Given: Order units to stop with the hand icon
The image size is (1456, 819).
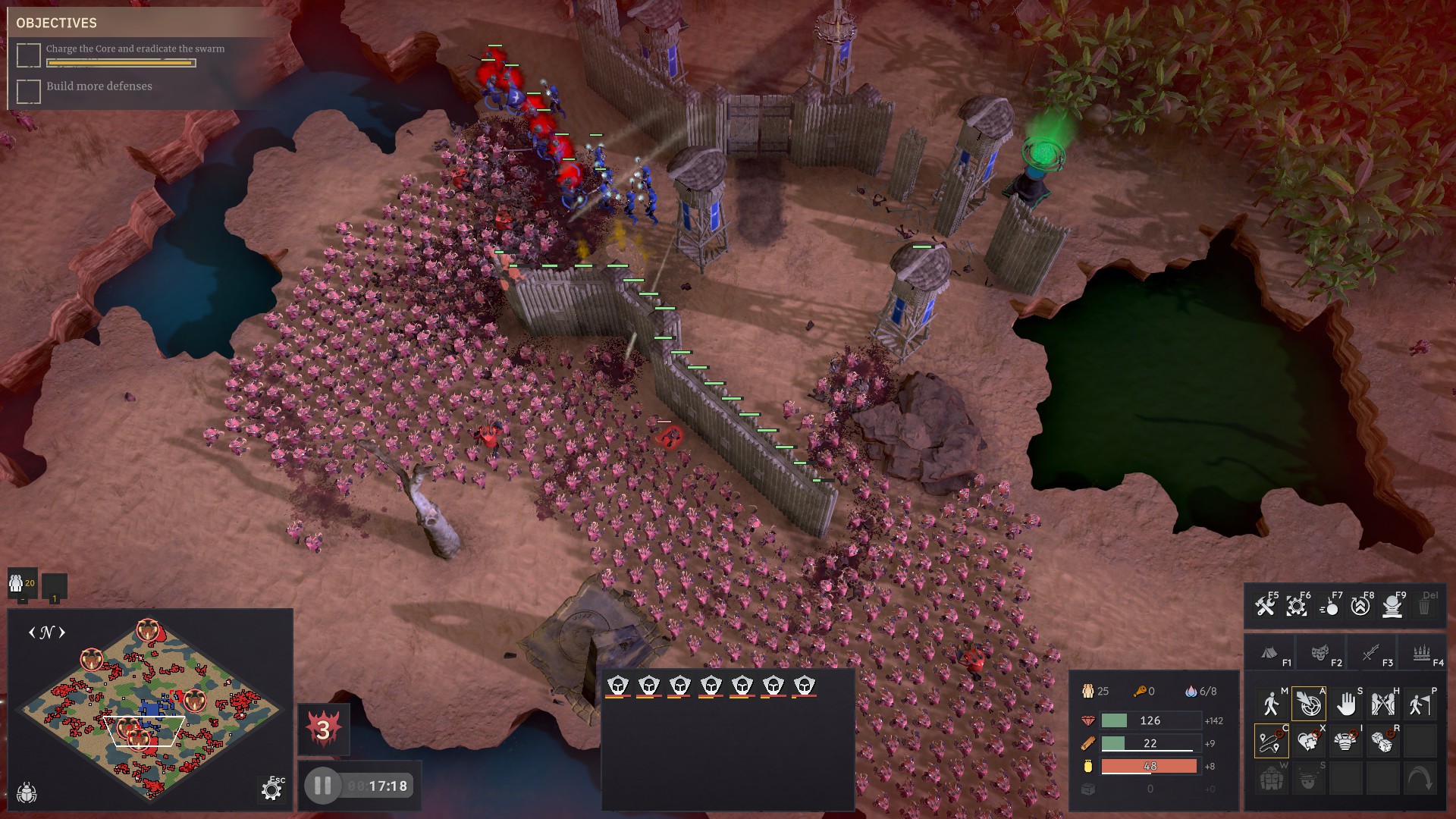Looking at the screenshot, I should coord(1345,704).
